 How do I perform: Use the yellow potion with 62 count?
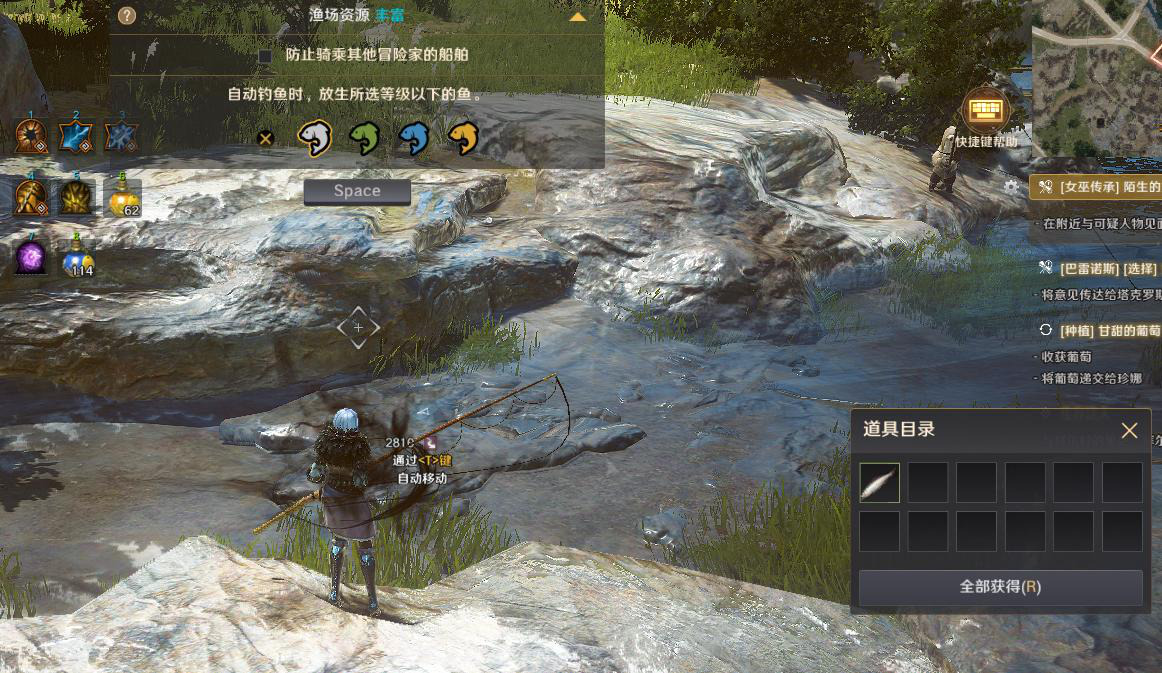coord(123,198)
